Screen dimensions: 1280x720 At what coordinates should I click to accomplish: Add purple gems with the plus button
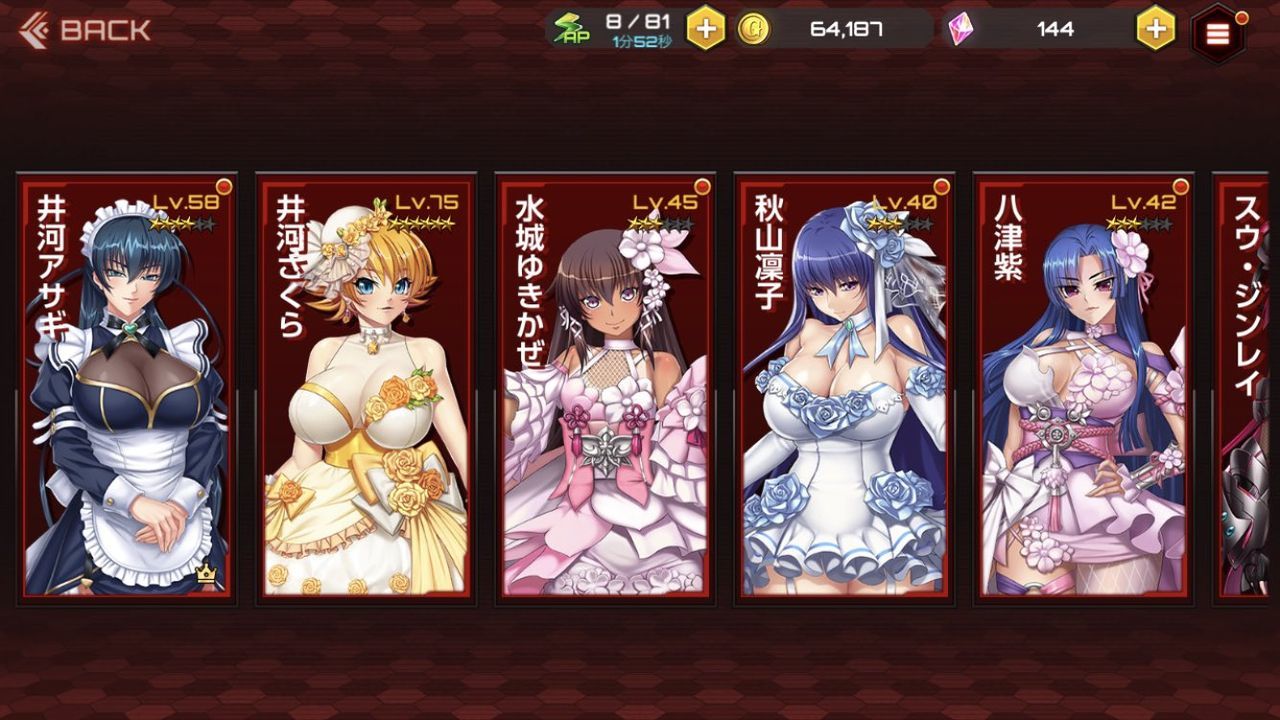point(1156,29)
